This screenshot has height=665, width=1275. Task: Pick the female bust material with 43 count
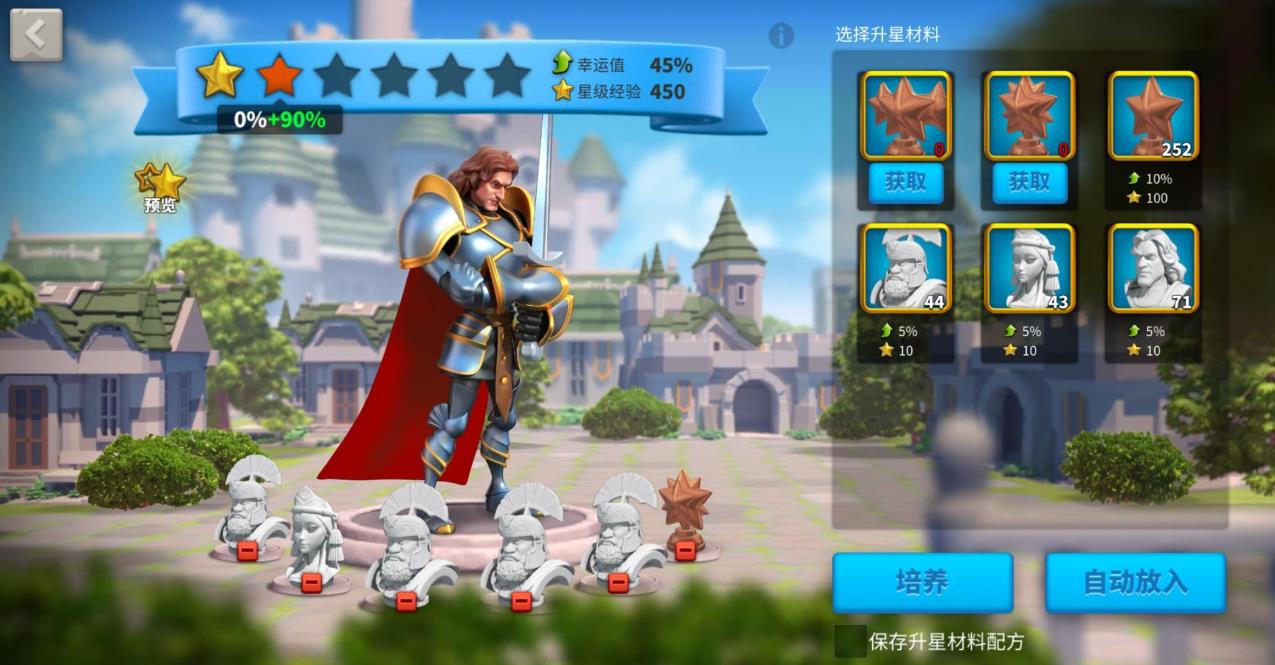click(x=1029, y=268)
